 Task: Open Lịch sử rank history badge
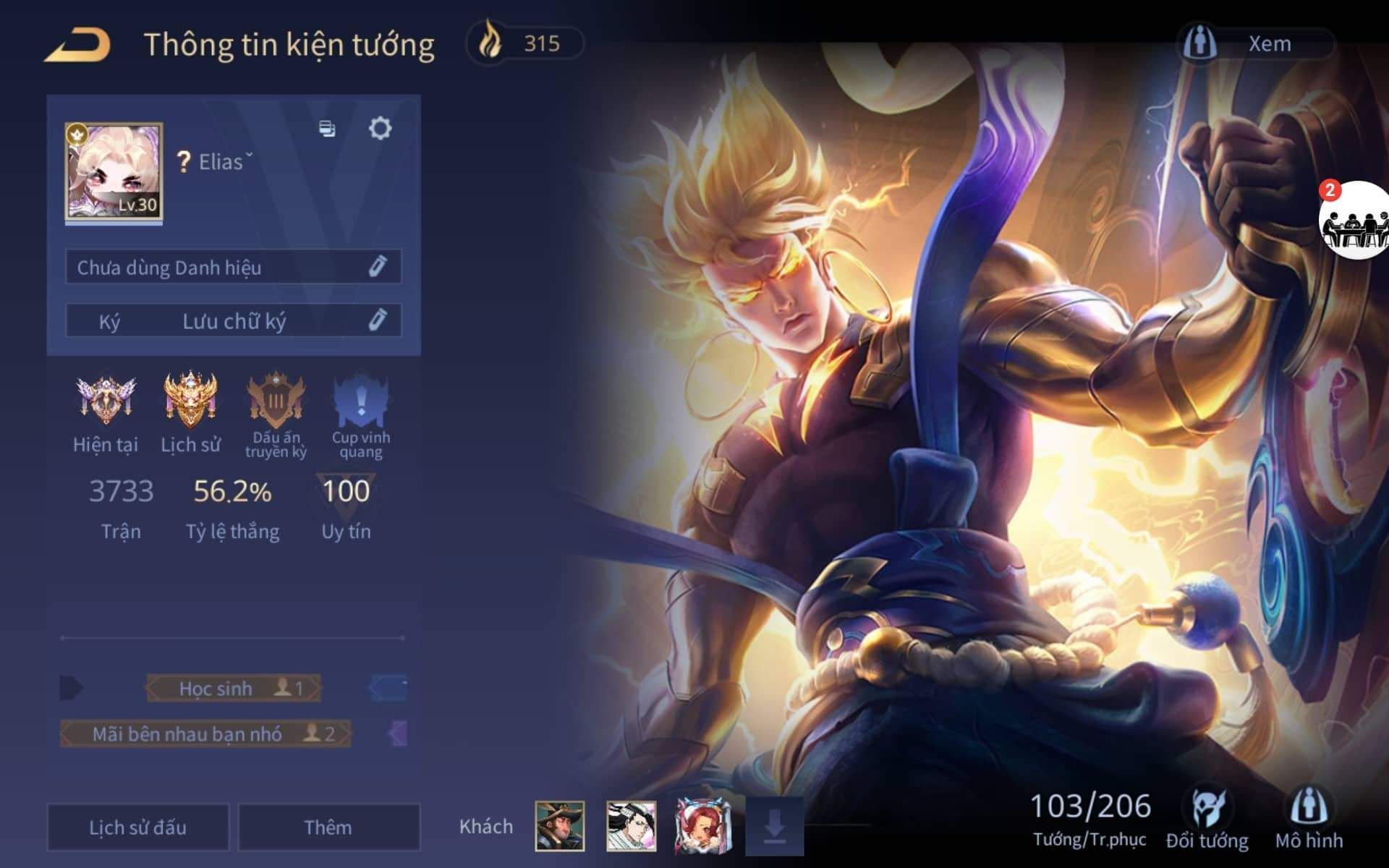pos(190,401)
